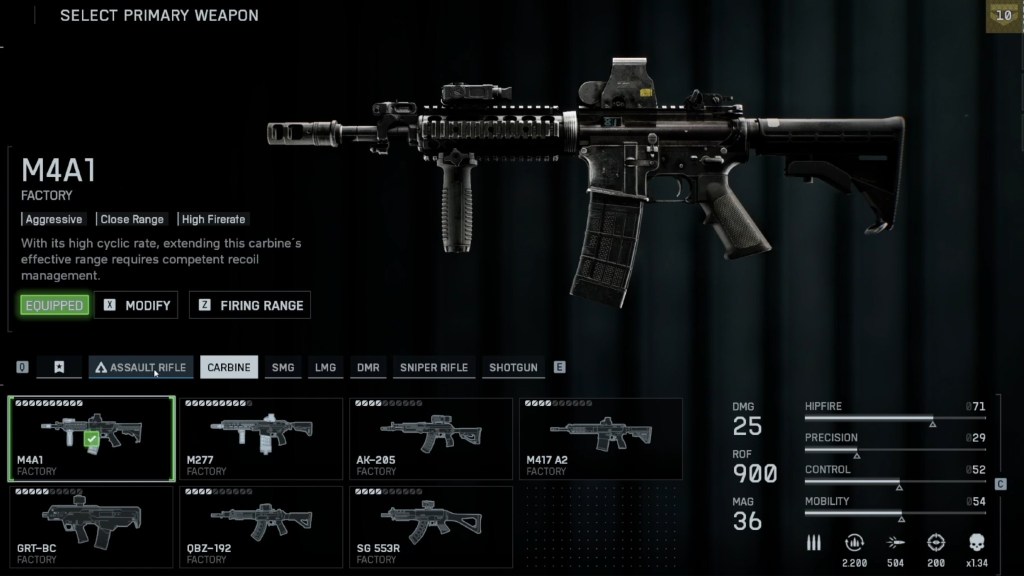
Task: Show the DMR weapon category
Action: click(x=368, y=367)
